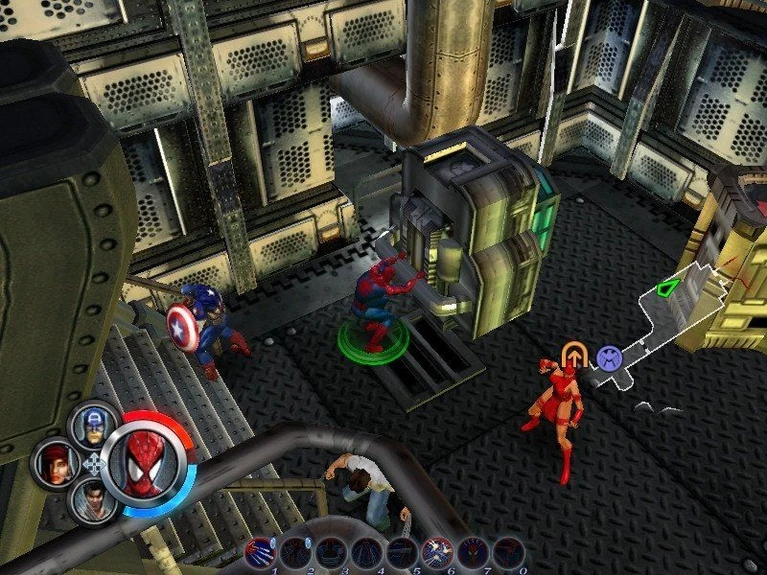Image resolution: width=767 pixels, height=575 pixels.
Task: Switch to Elektra's portrait
Action: click(x=56, y=464)
